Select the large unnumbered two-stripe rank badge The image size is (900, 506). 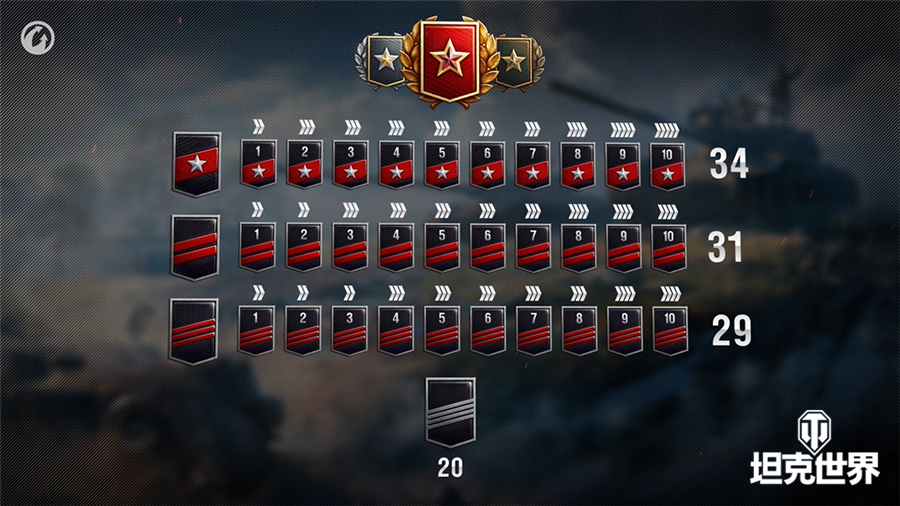[195, 247]
